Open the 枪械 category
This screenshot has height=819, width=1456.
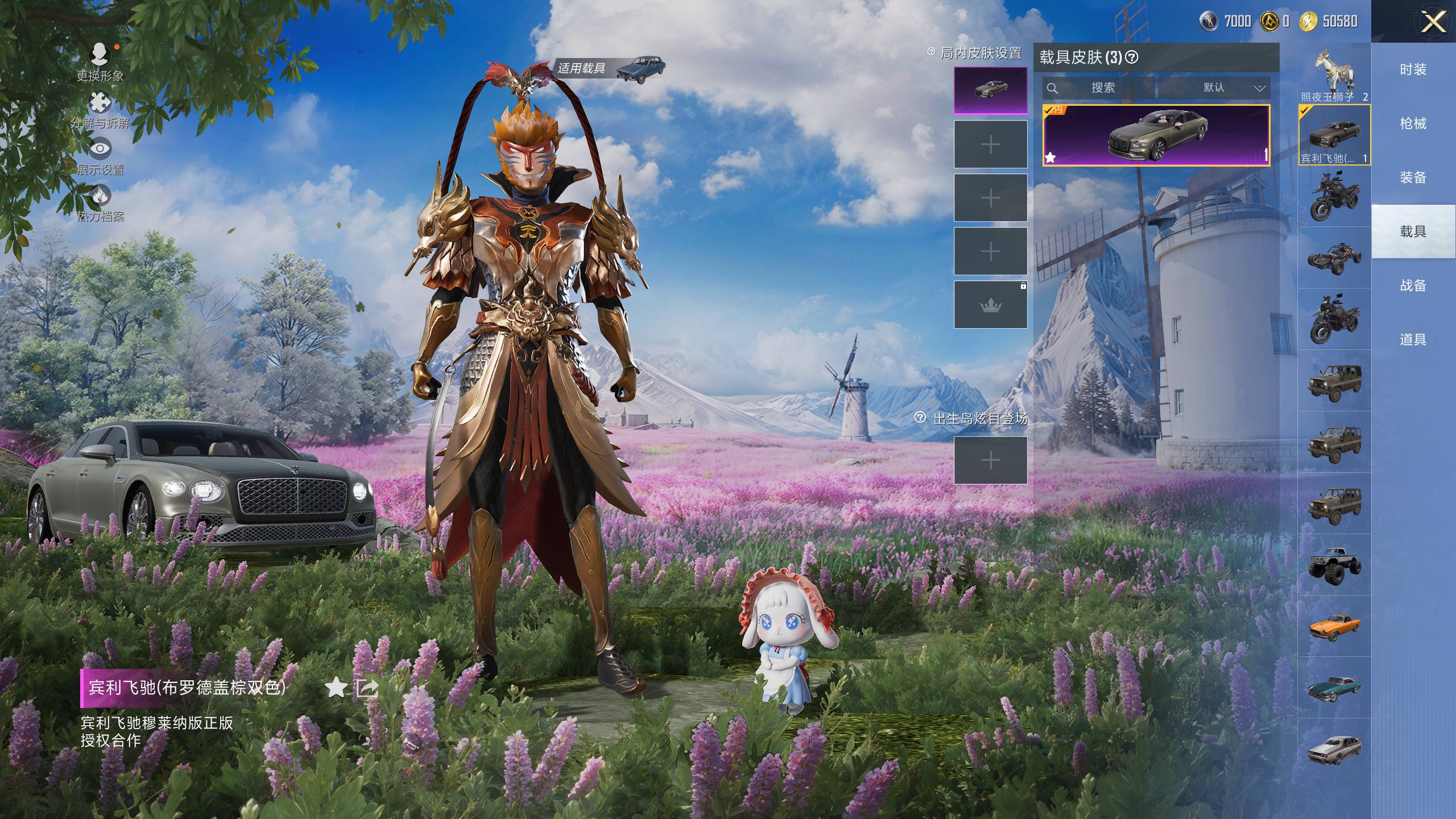(x=1413, y=123)
